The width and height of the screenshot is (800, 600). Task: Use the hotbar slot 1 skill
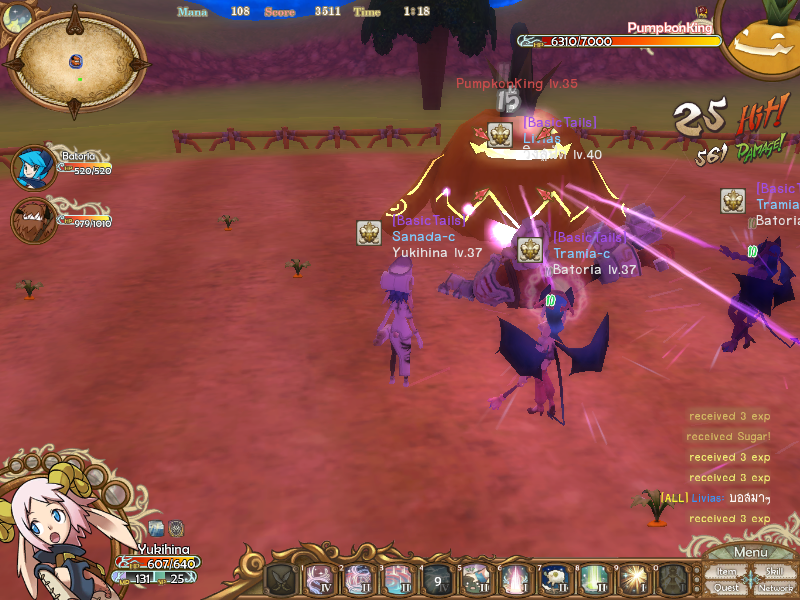[x=320, y=579]
